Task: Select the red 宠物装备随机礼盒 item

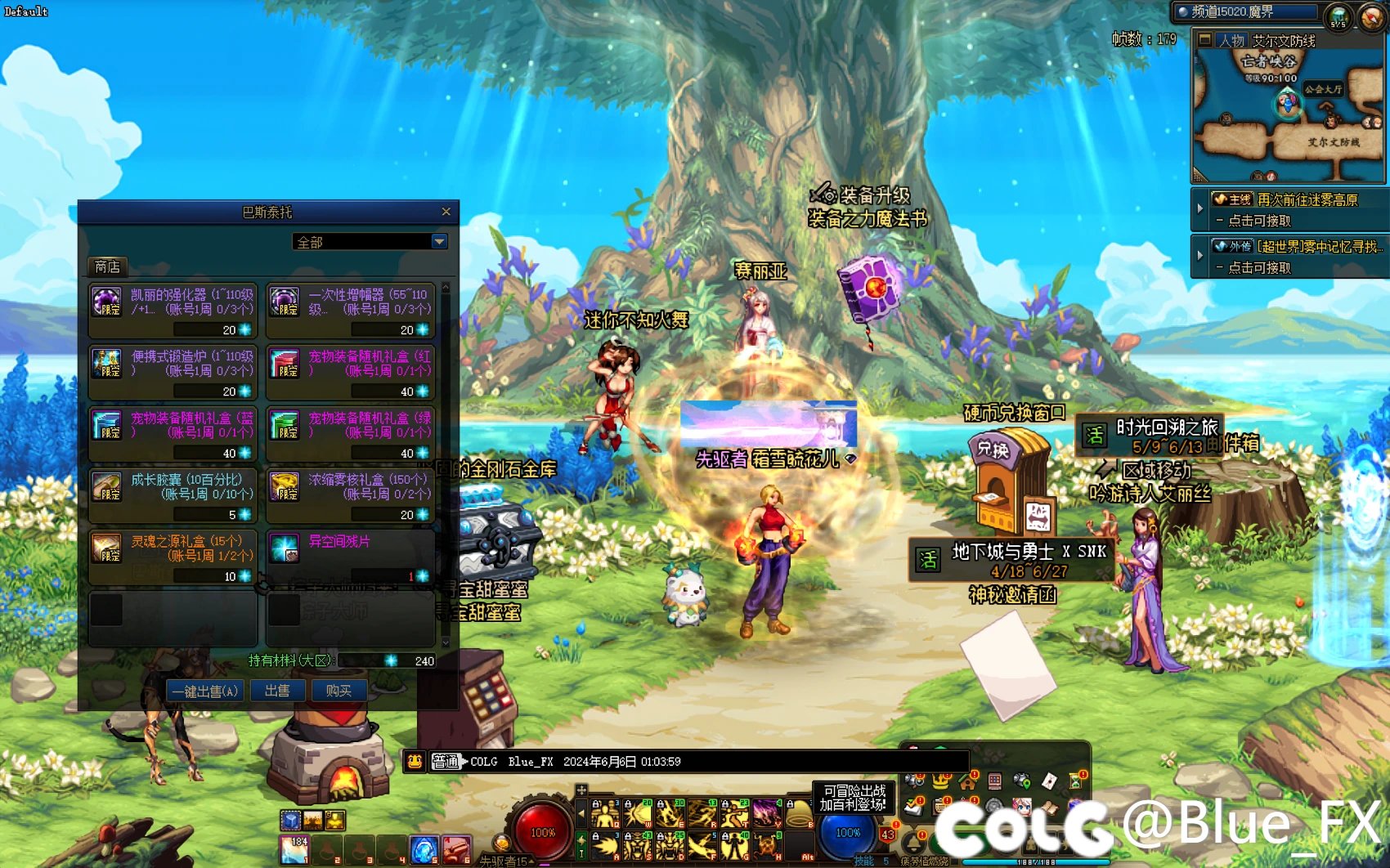Action: (351, 372)
